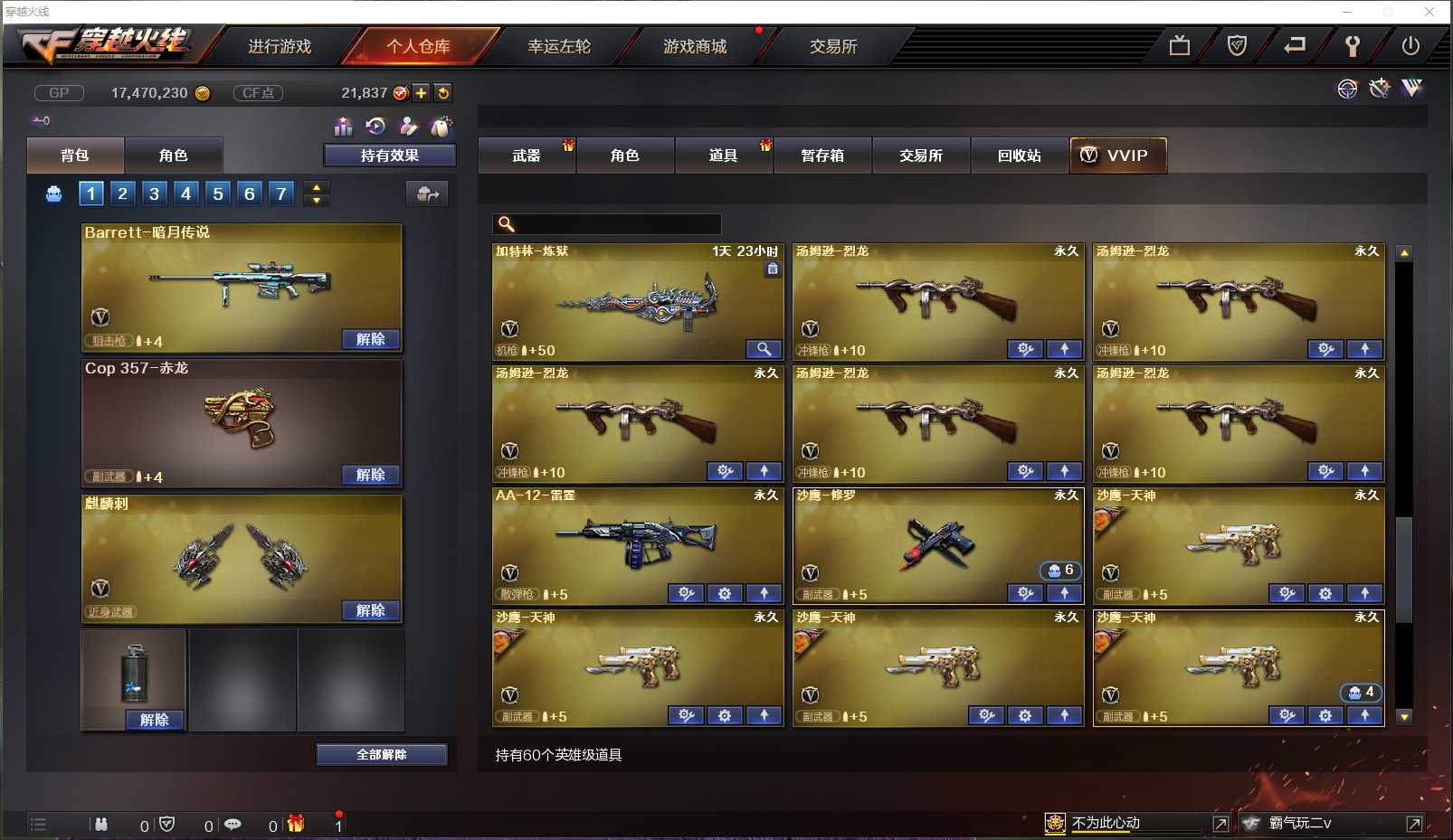
Task: Open the TV broadcast icon at top right
Action: tap(1178, 44)
